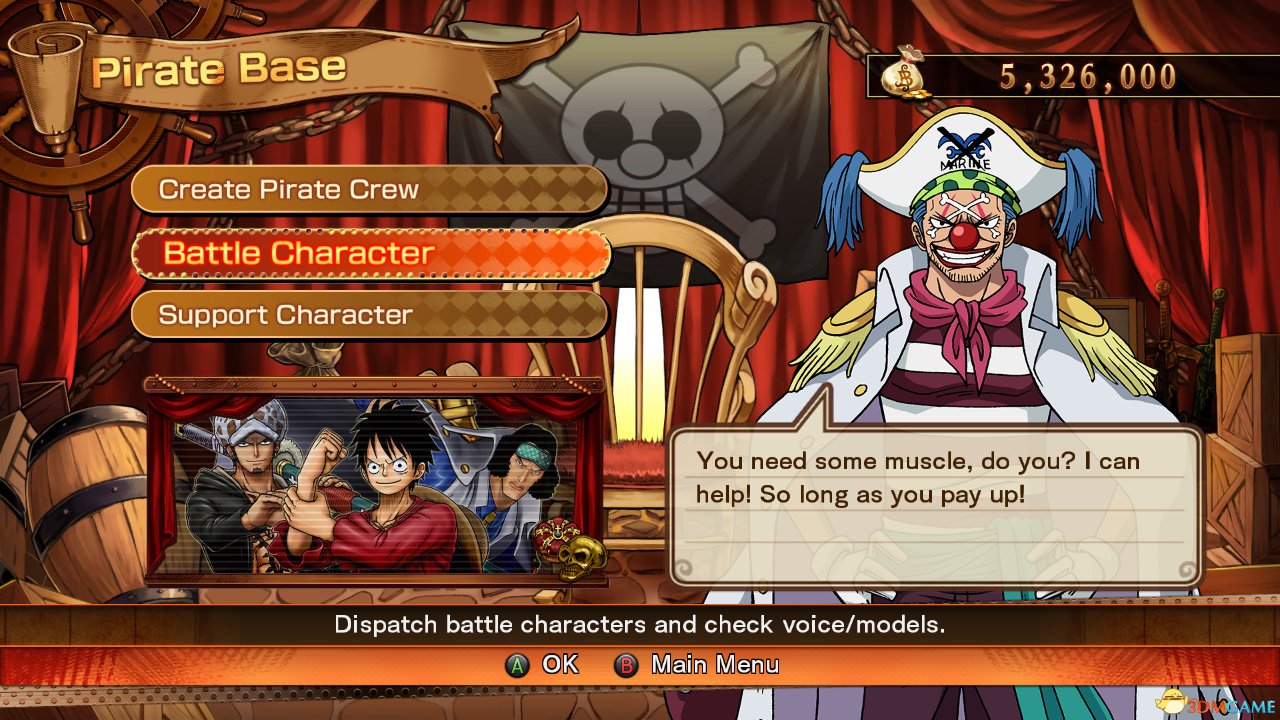Image resolution: width=1280 pixels, height=720 pixels.
Task: Open the Create Pirate Crew option
Action: (x=369, y=190)
